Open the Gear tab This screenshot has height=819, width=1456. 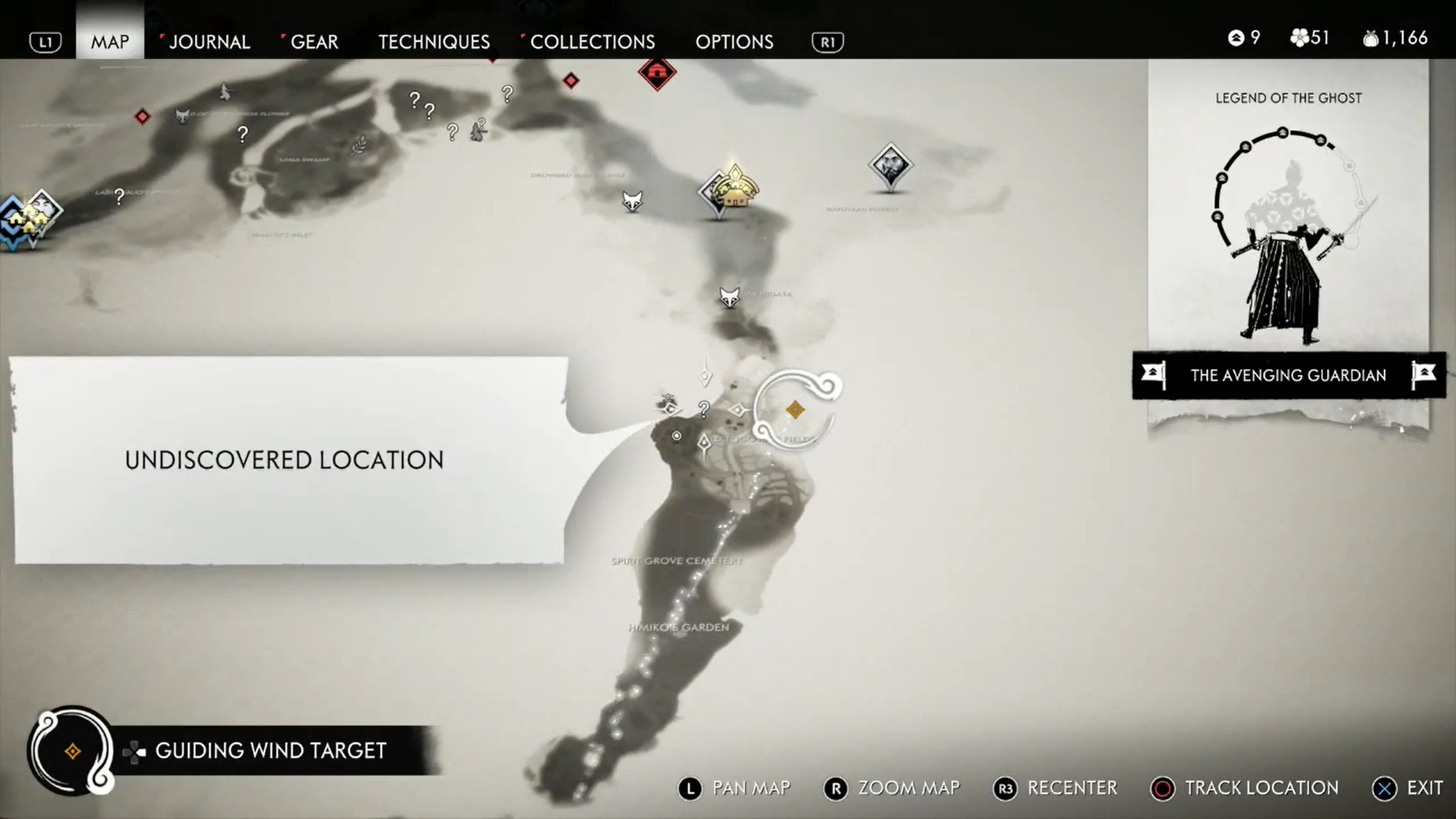pos(314,42)
